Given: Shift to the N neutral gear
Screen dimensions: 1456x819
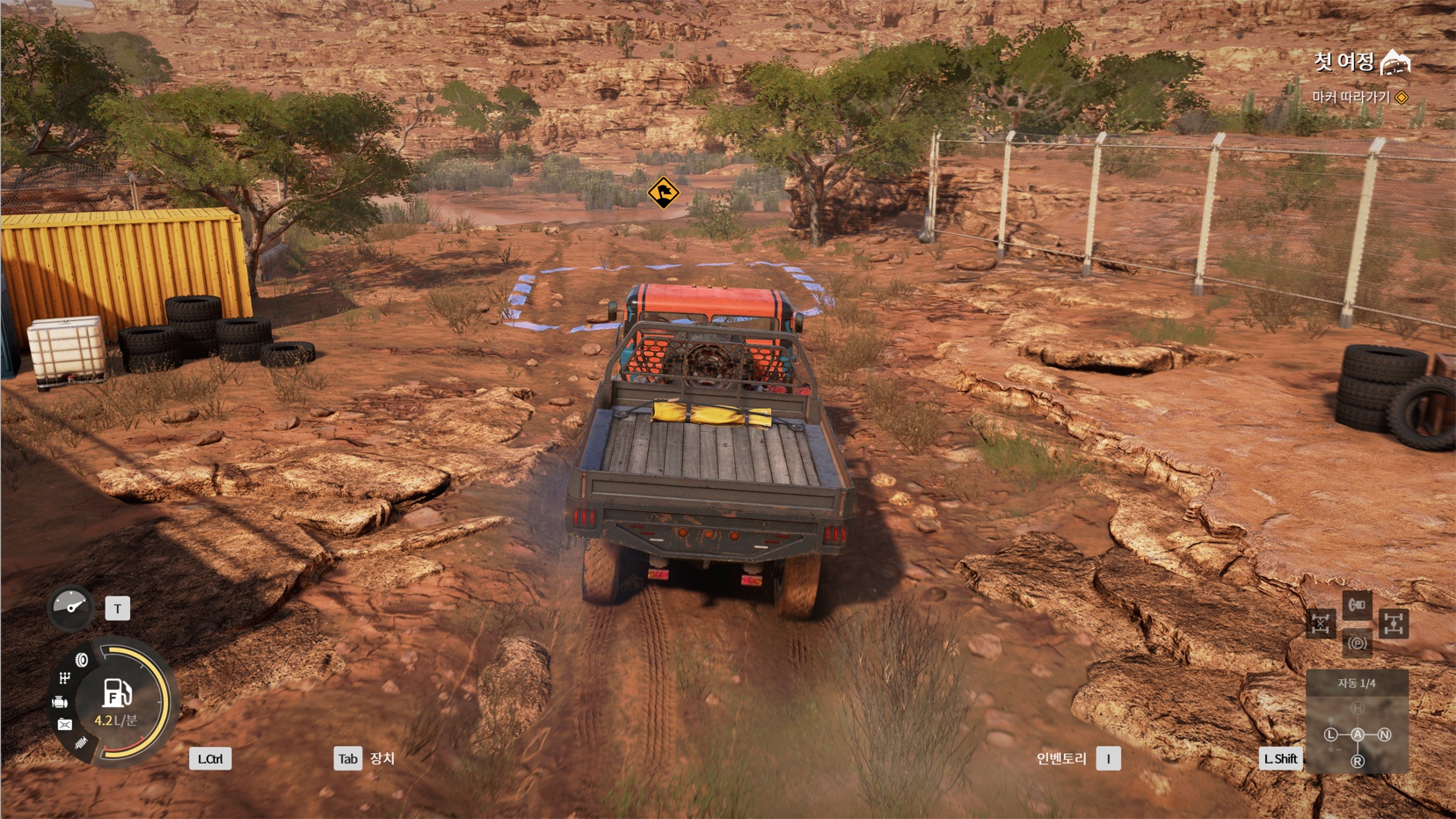Looking at the screenshot, I should [x=1385, y=735].
